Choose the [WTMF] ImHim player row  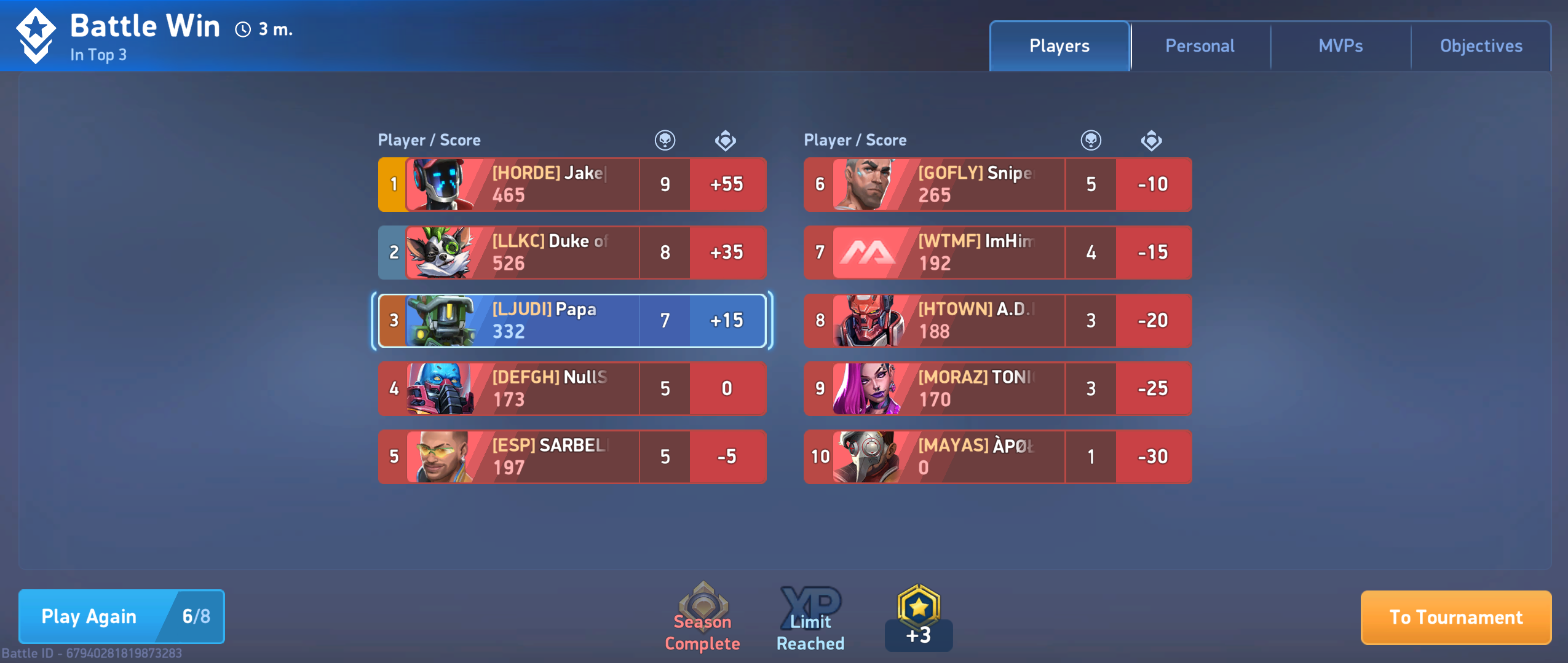coord(997,253)
